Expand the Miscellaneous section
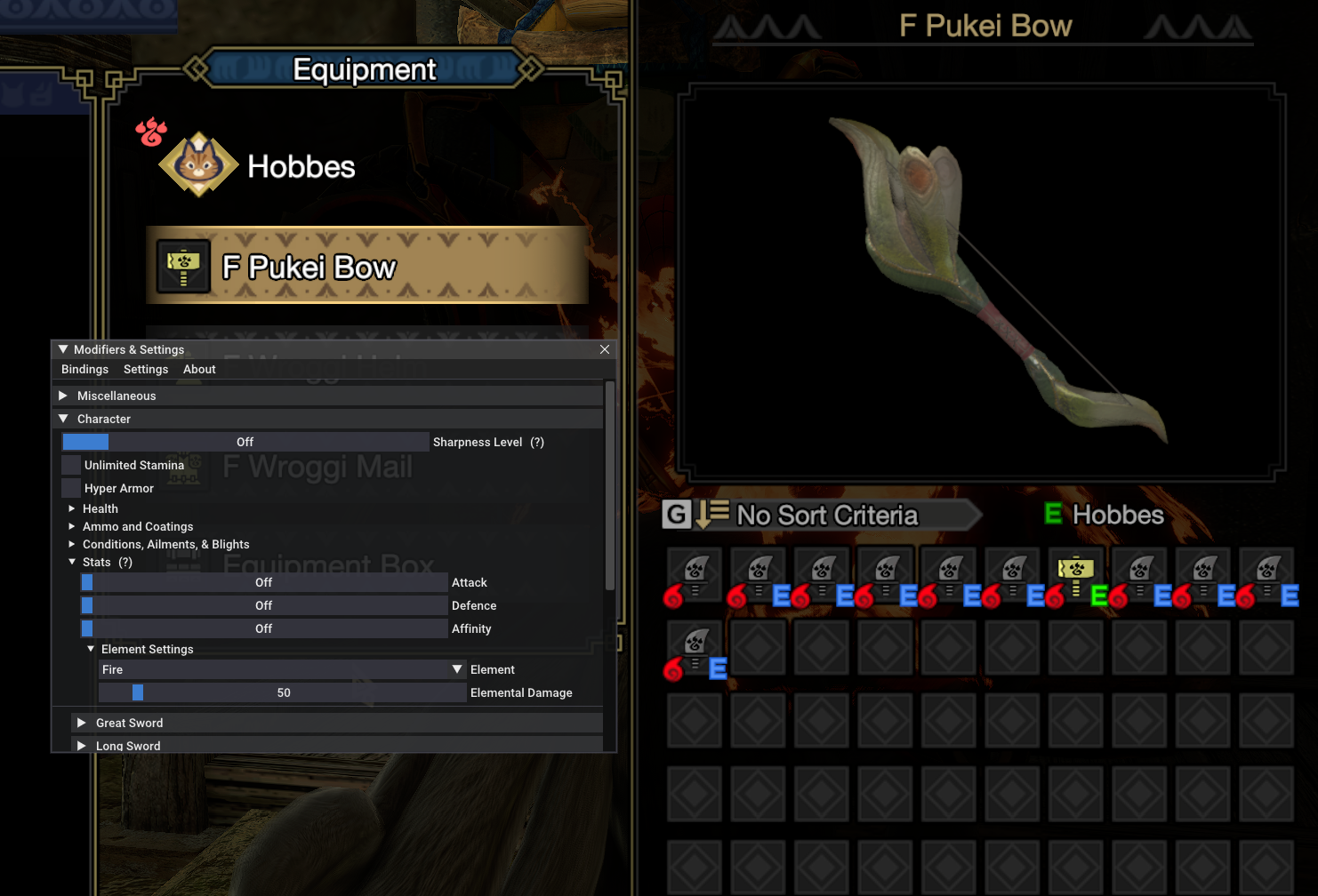Viewport: 1318px width, 896px height. [63, 395]
